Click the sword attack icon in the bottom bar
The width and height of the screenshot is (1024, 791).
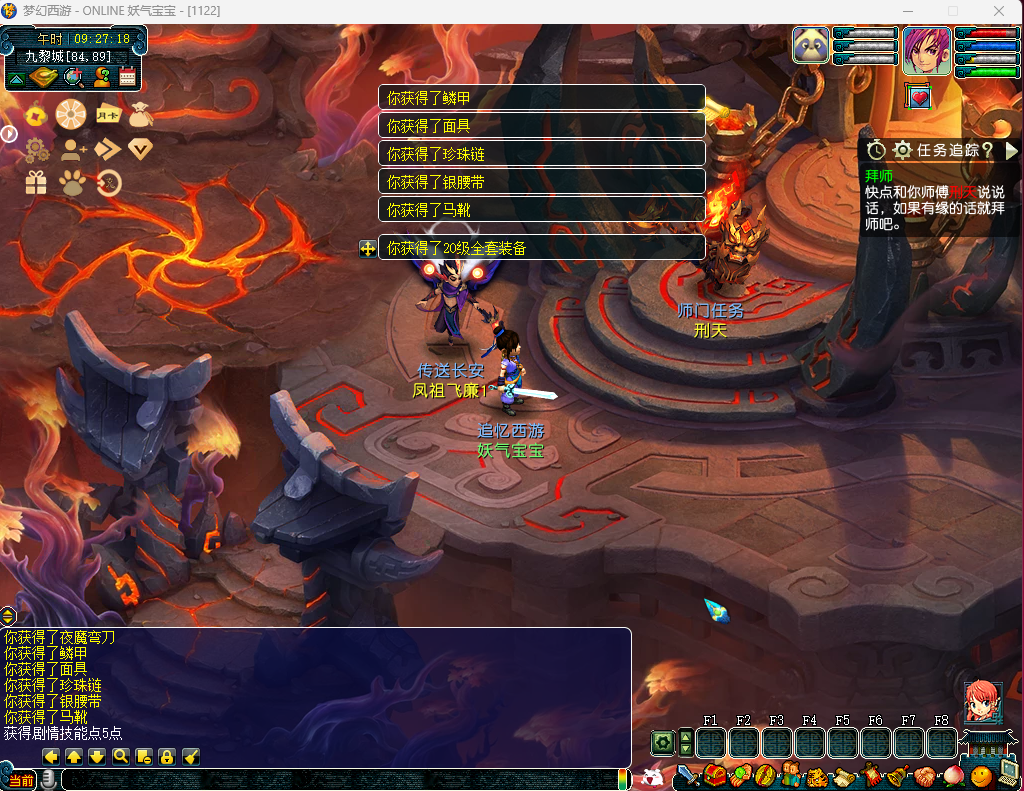coord(687,775)
